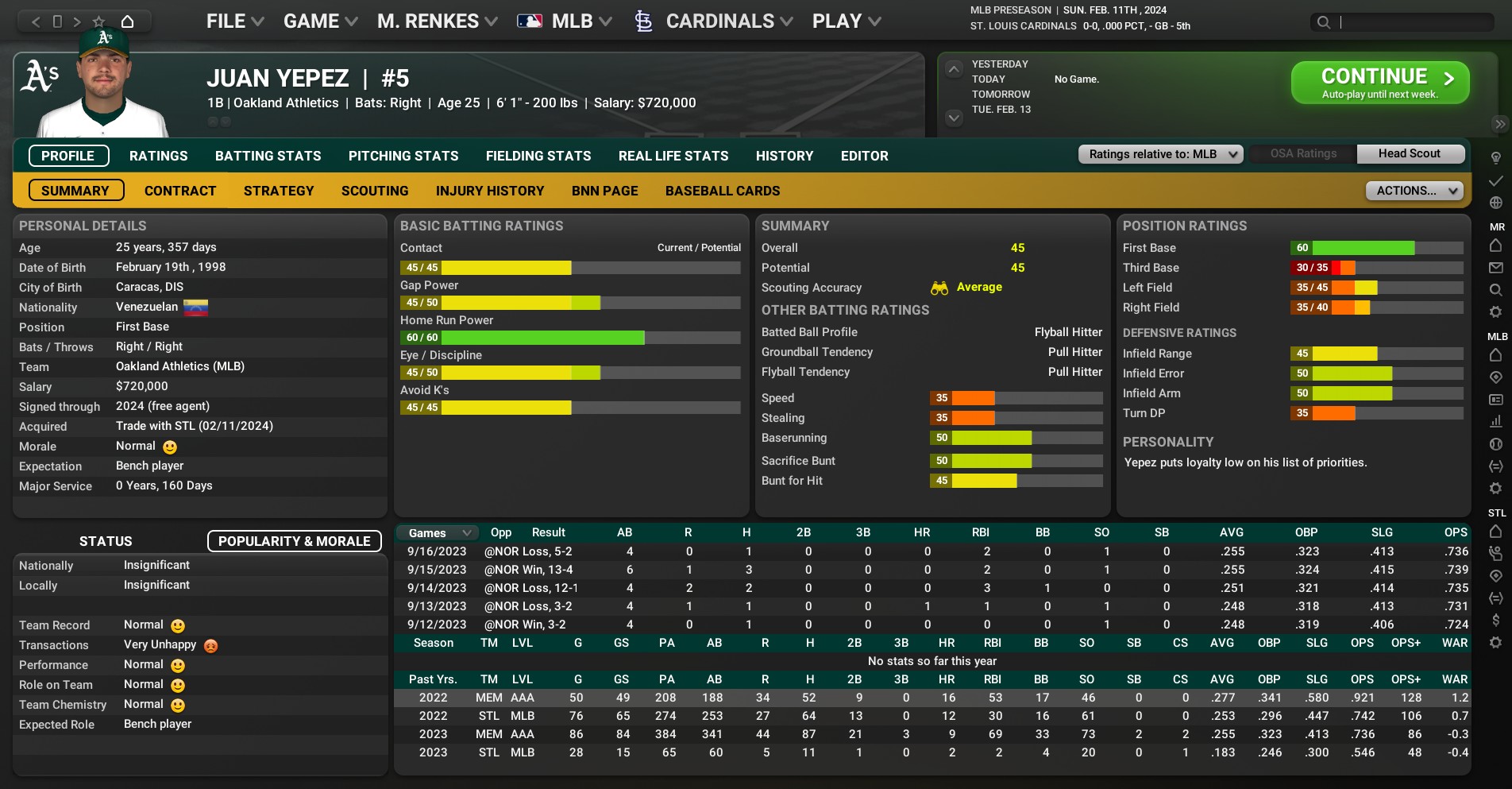Open the CARDINALS team menu
This screenshot has height=789, width=1512.
pyautogui.click(x=719, y=21)
